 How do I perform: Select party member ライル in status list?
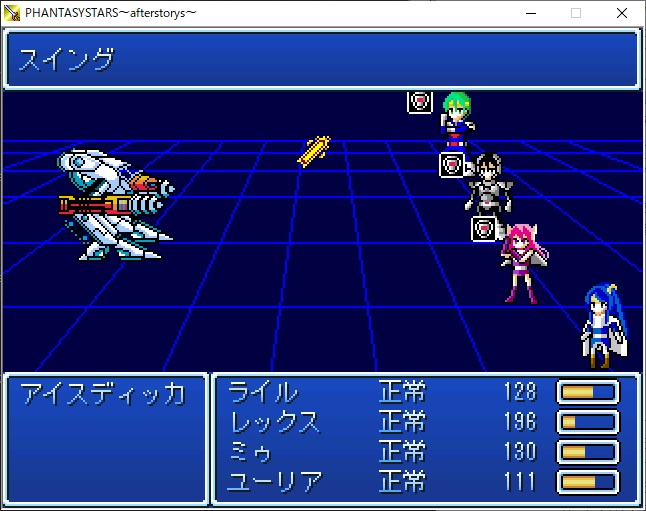click(x=263, y=392)
